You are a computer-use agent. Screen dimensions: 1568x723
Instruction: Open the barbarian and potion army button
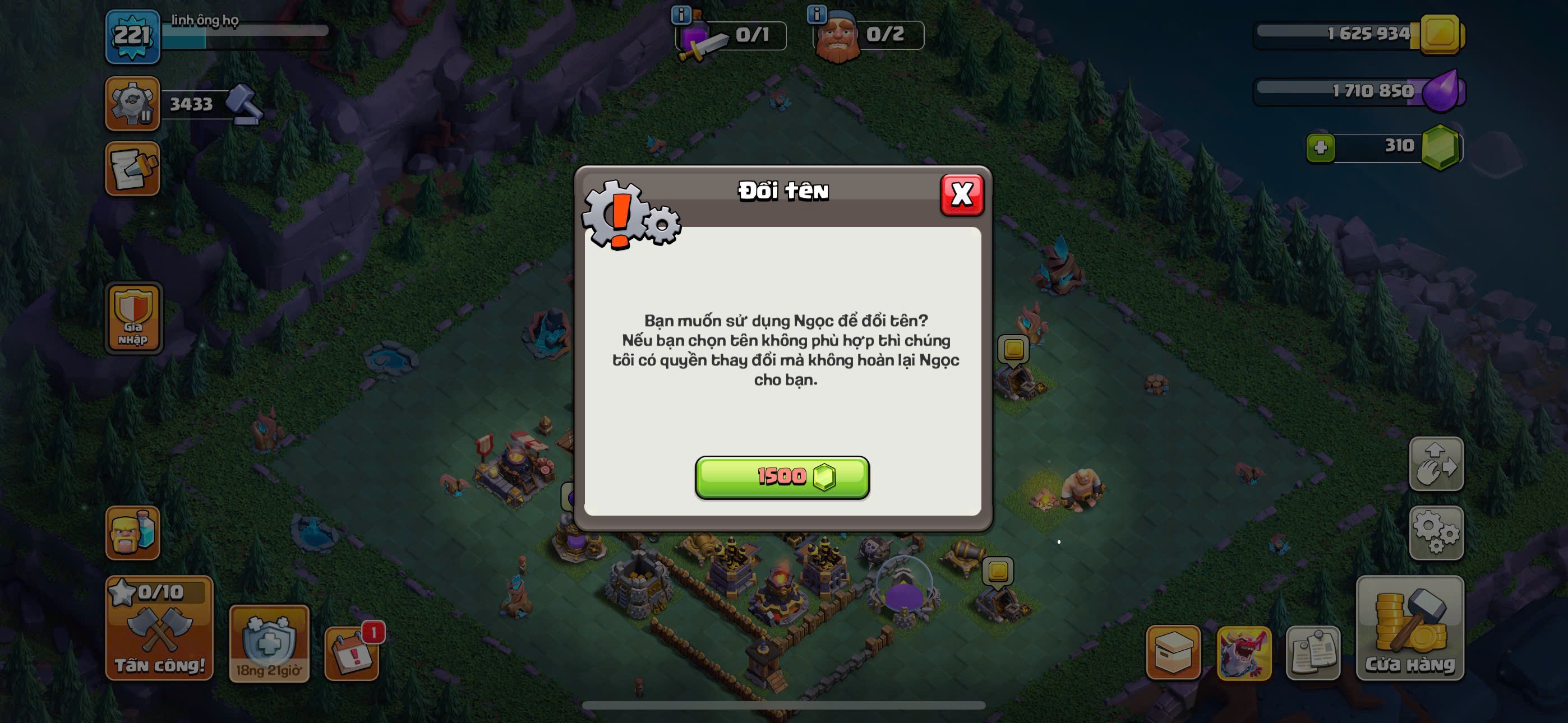pyautogui.click(x=132, y=532)
